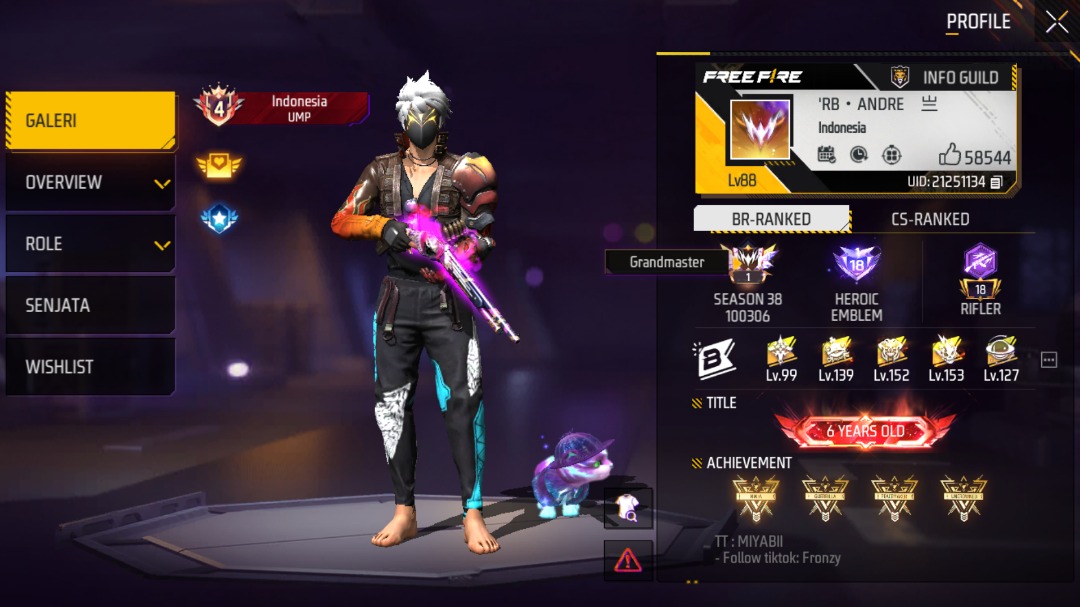Open the Wishlist section
The height and width of the screenshot is (607, 1080).
click(x=90, y=367)
